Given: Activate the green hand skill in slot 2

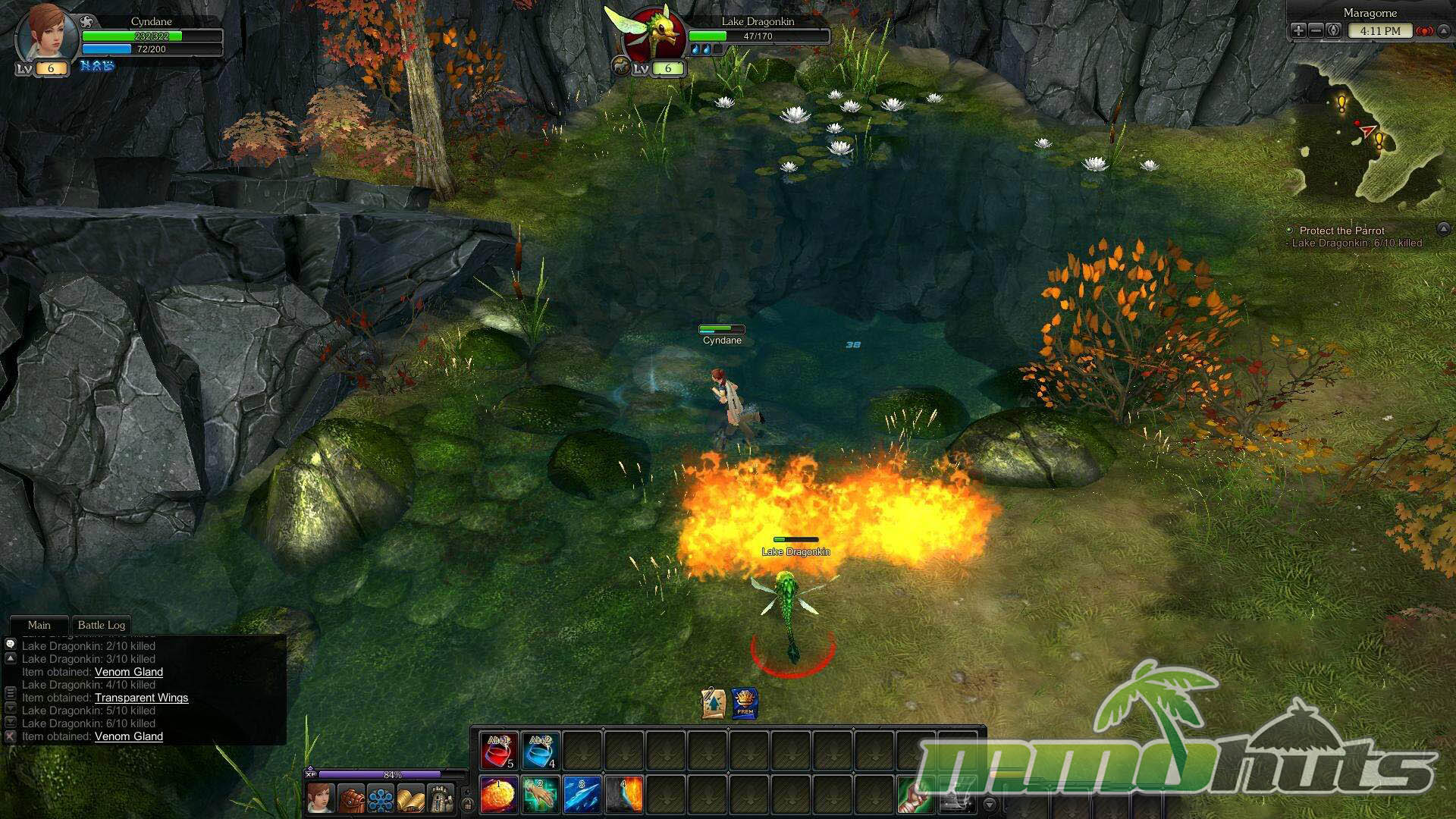Looking at the screenshot, I should pyautogui.click(x=541, y=795).
